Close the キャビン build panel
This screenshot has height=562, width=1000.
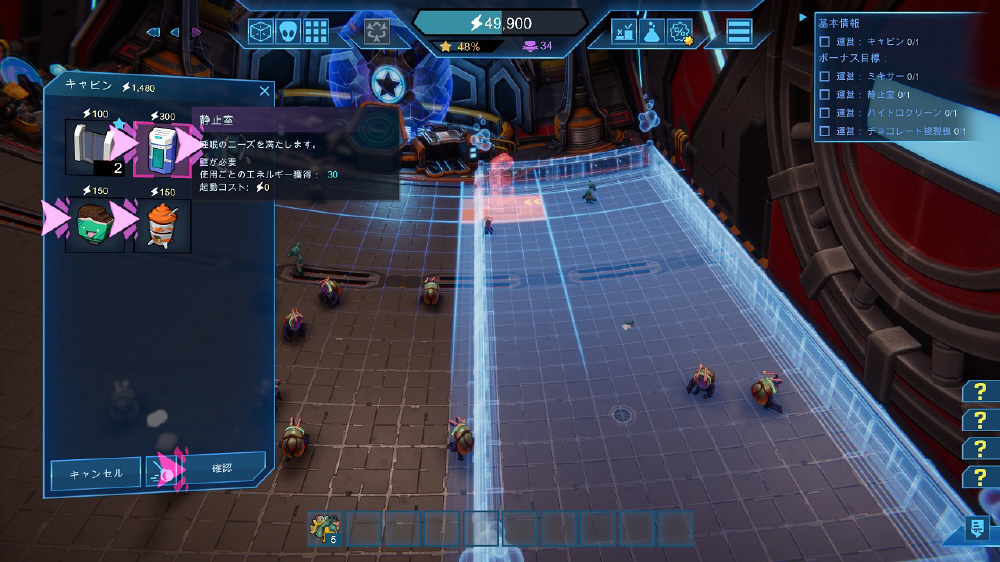coord(264,91)
